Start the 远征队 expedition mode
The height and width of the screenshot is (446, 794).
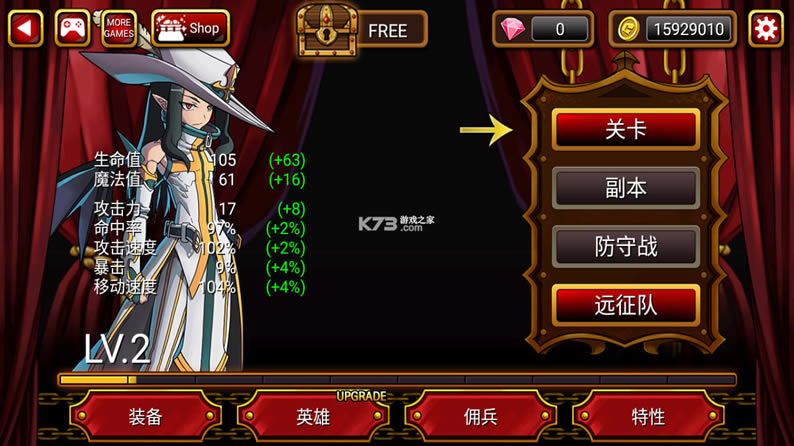[626, 305]
